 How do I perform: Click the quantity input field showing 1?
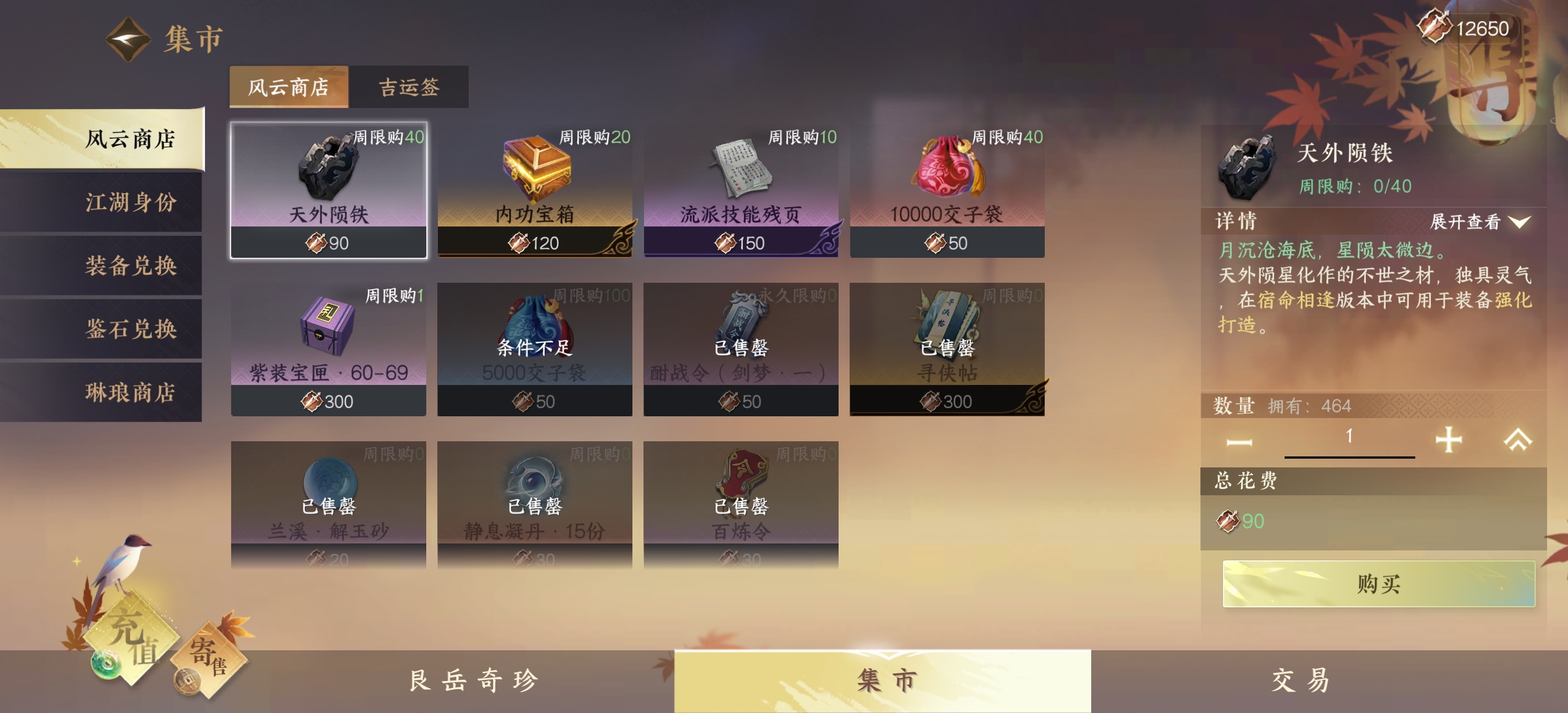pos(1350,435)
